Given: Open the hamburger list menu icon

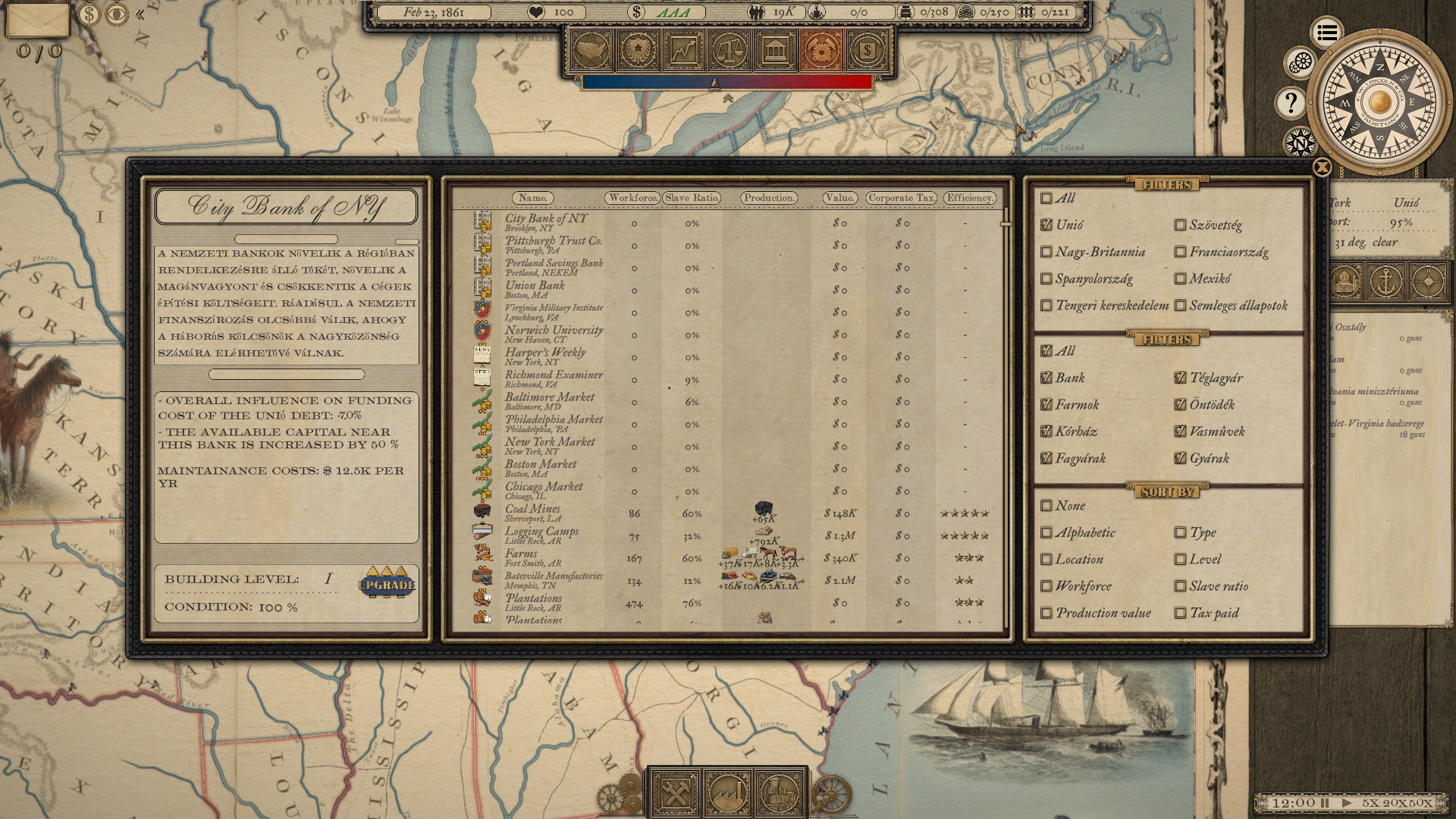Looking at the screenshot, I should click(1326, 33).
